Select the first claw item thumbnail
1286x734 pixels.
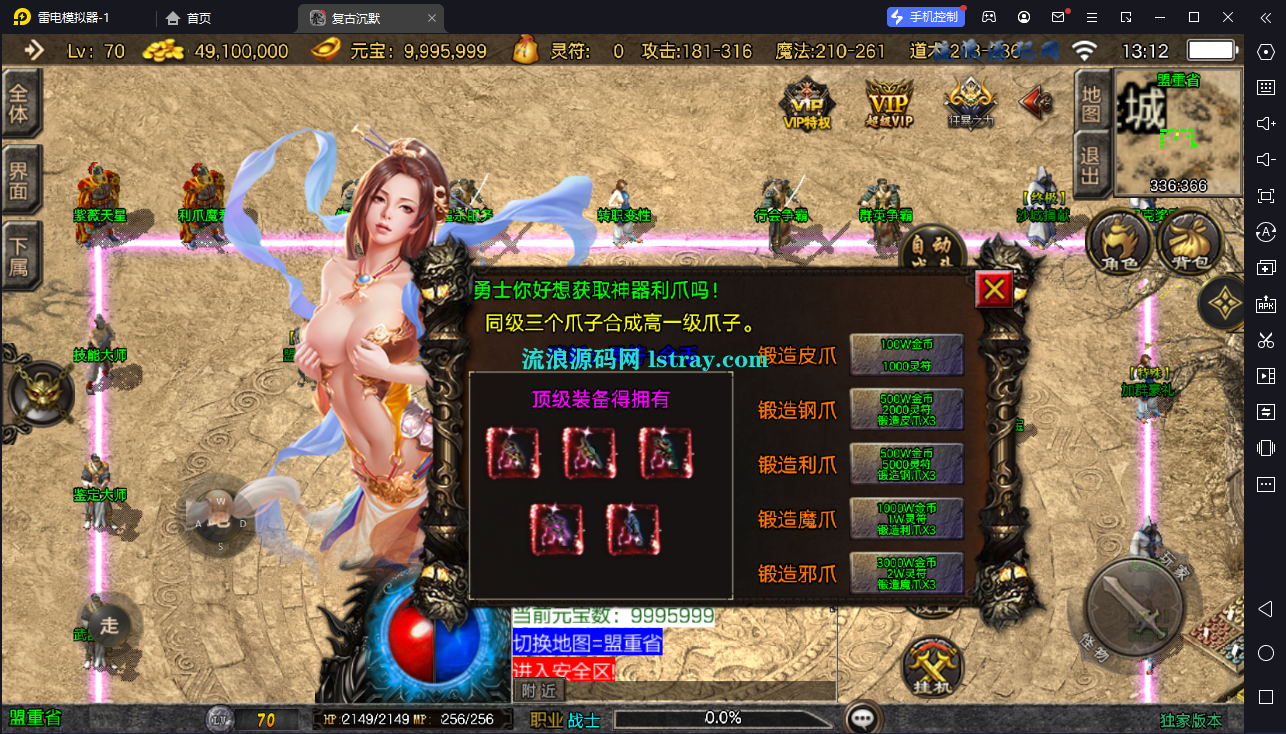pyautogui.click(x=513, y=452)
